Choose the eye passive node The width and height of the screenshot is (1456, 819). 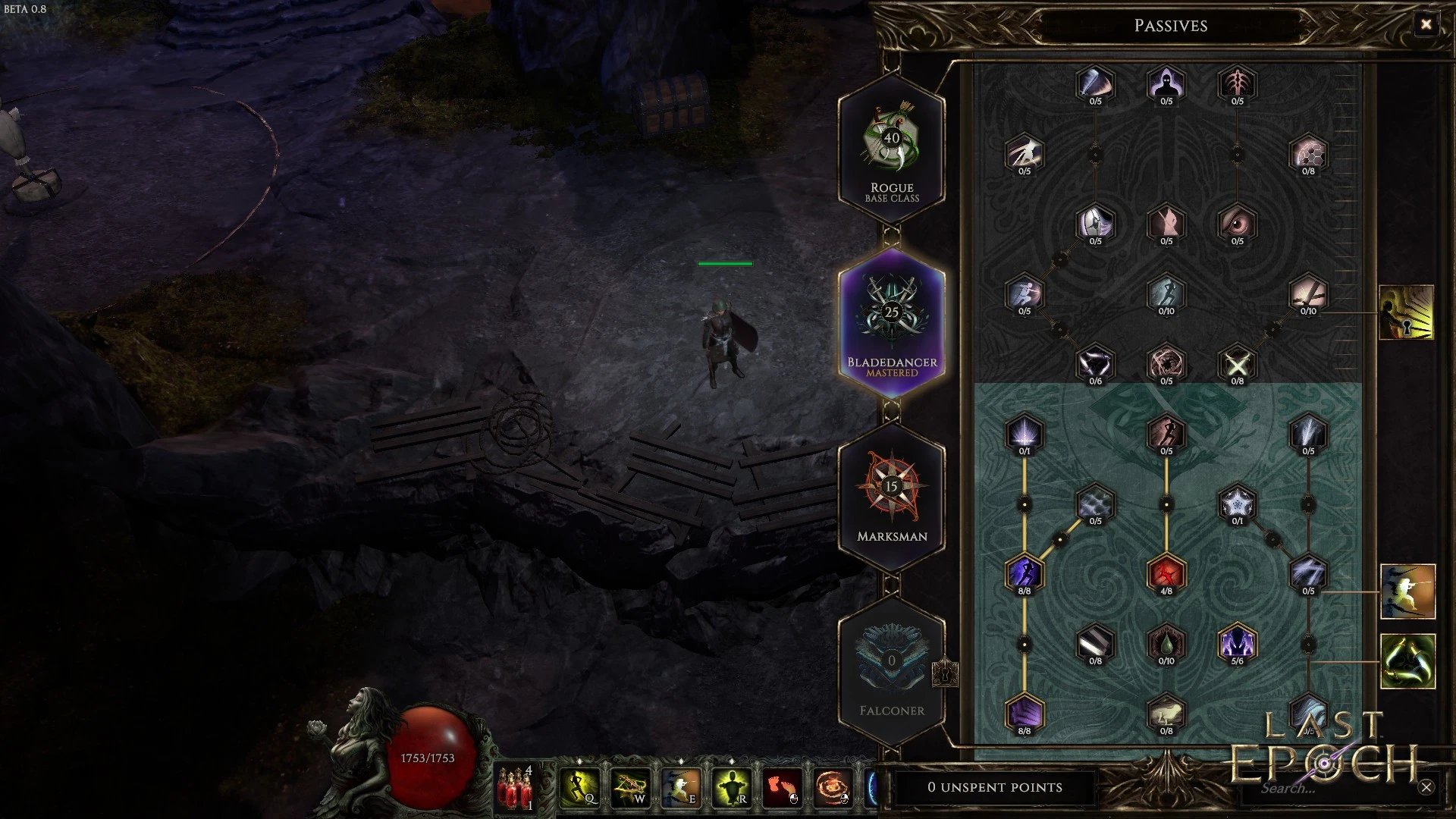[1237, 224]
